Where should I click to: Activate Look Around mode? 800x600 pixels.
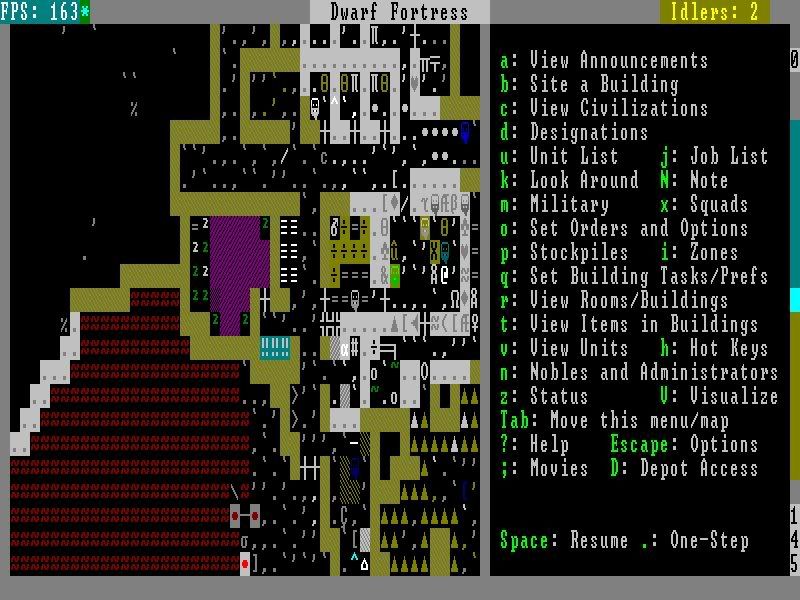point(583,180)
